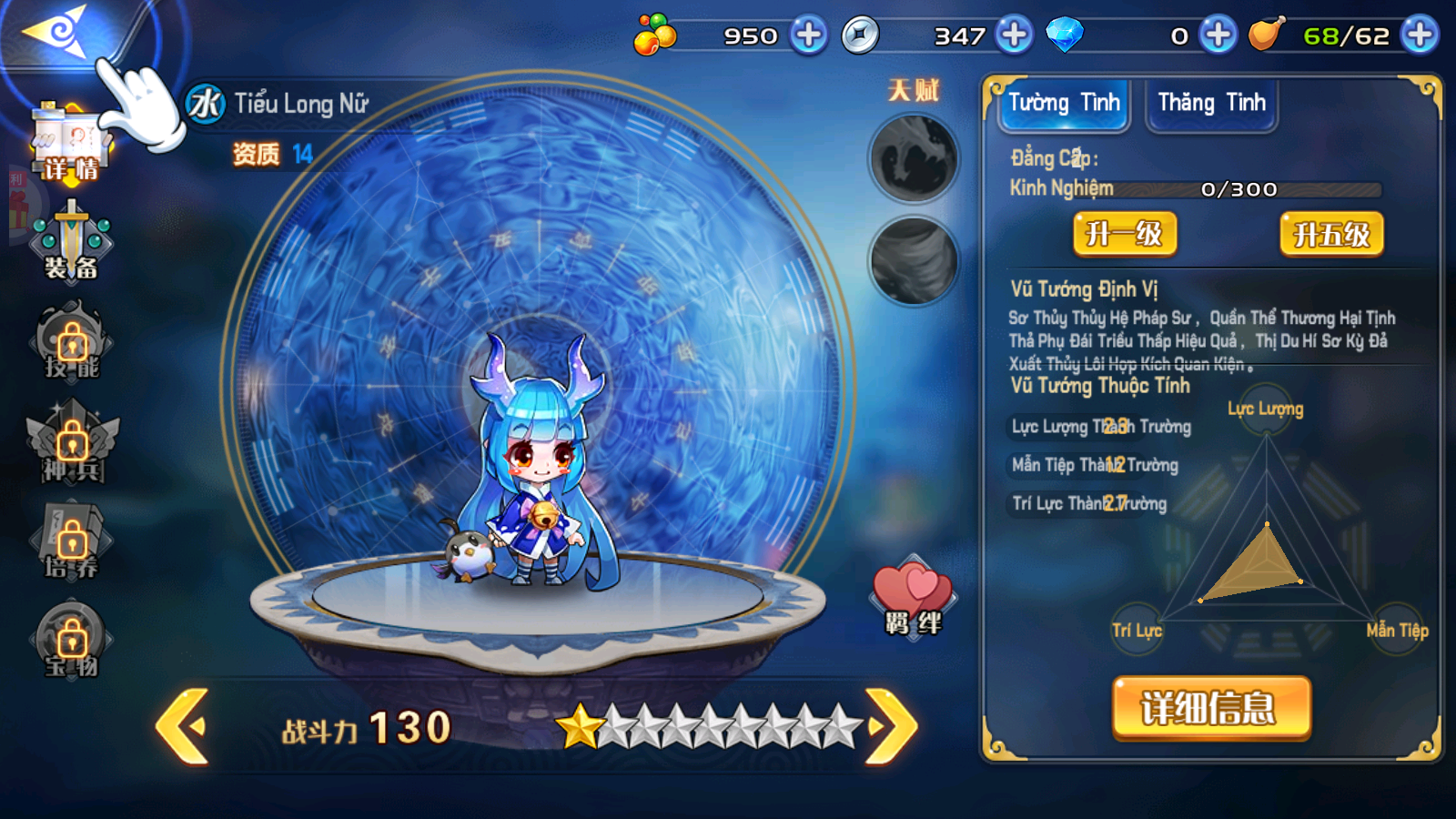Open the 装备 equipment menu
Viewport: 1456px width, 819px height.
click(x=71, y=243)
